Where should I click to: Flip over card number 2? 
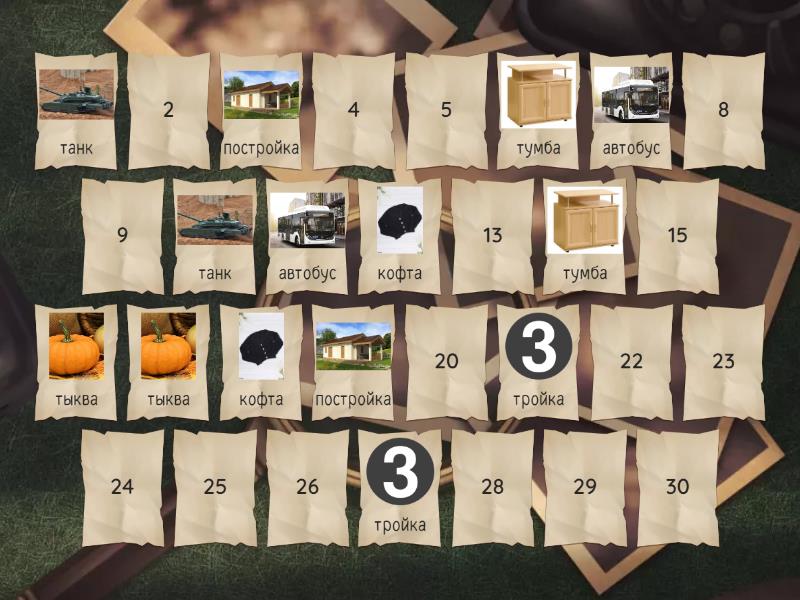click(168, 111)
